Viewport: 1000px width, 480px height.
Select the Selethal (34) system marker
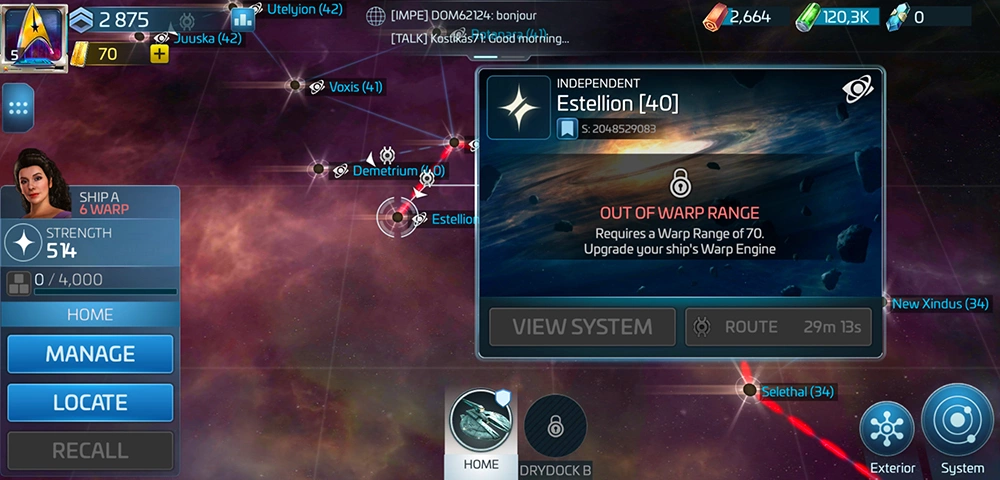pos(750,389)
